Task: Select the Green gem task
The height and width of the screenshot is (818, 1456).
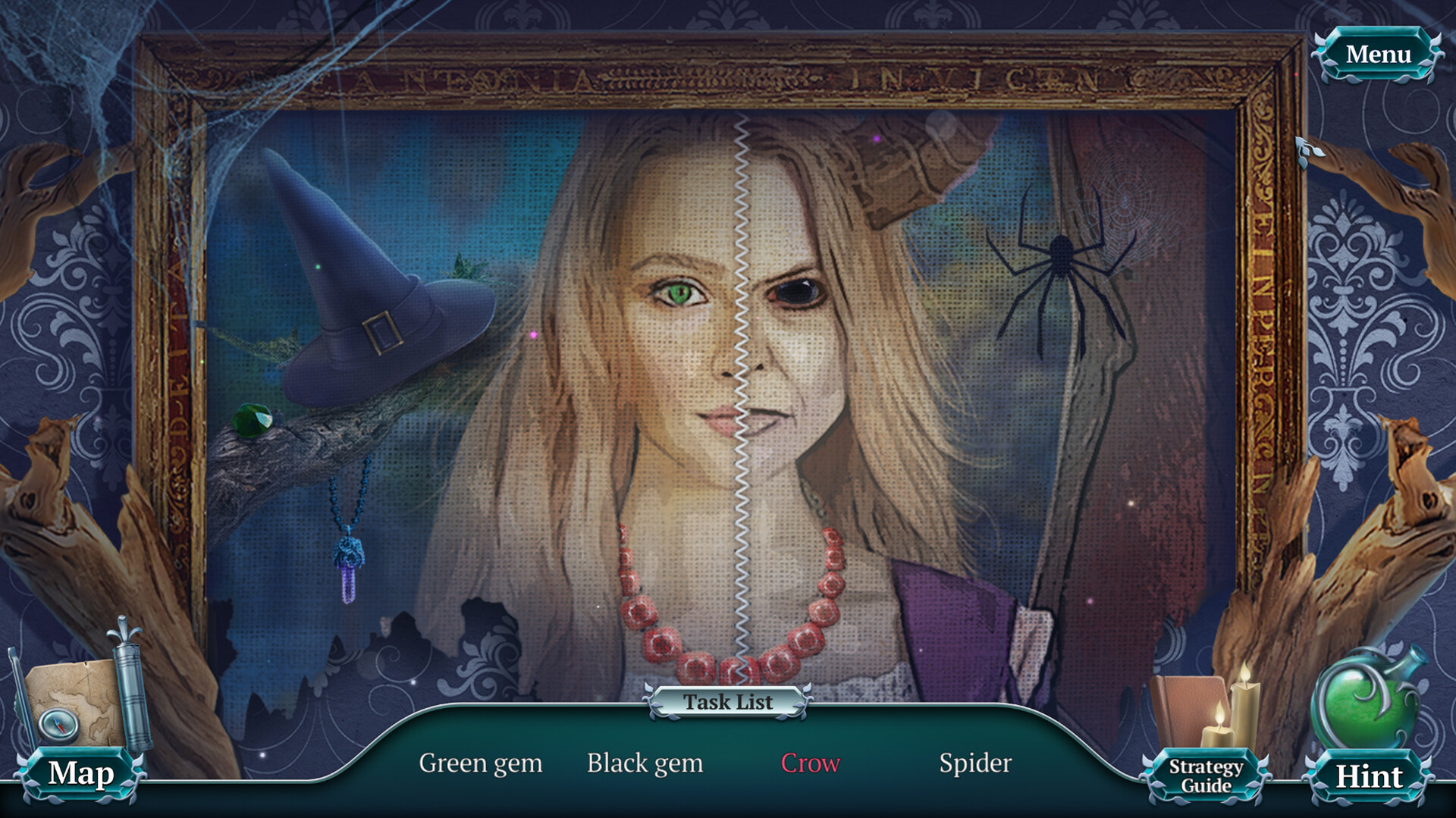Action: click(x=480, y=763)
